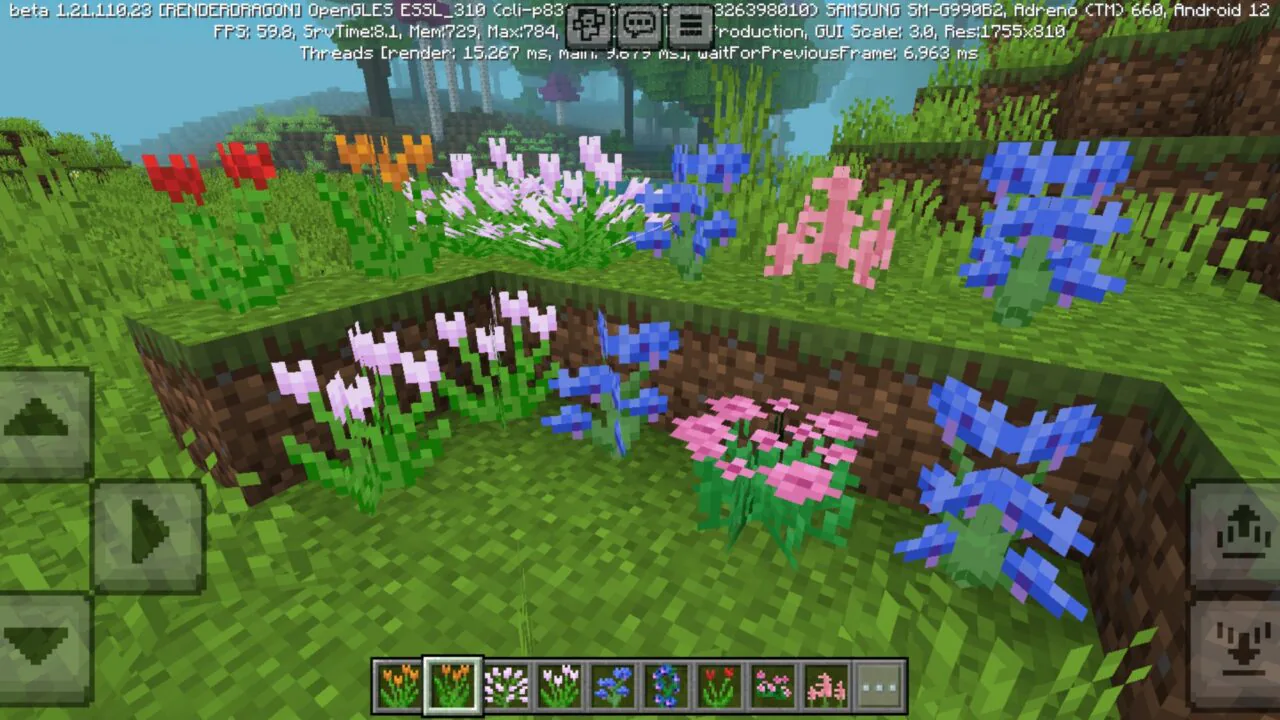
Task: Select the blue ring-shaped flower slot
Action: tap(666, 686)
